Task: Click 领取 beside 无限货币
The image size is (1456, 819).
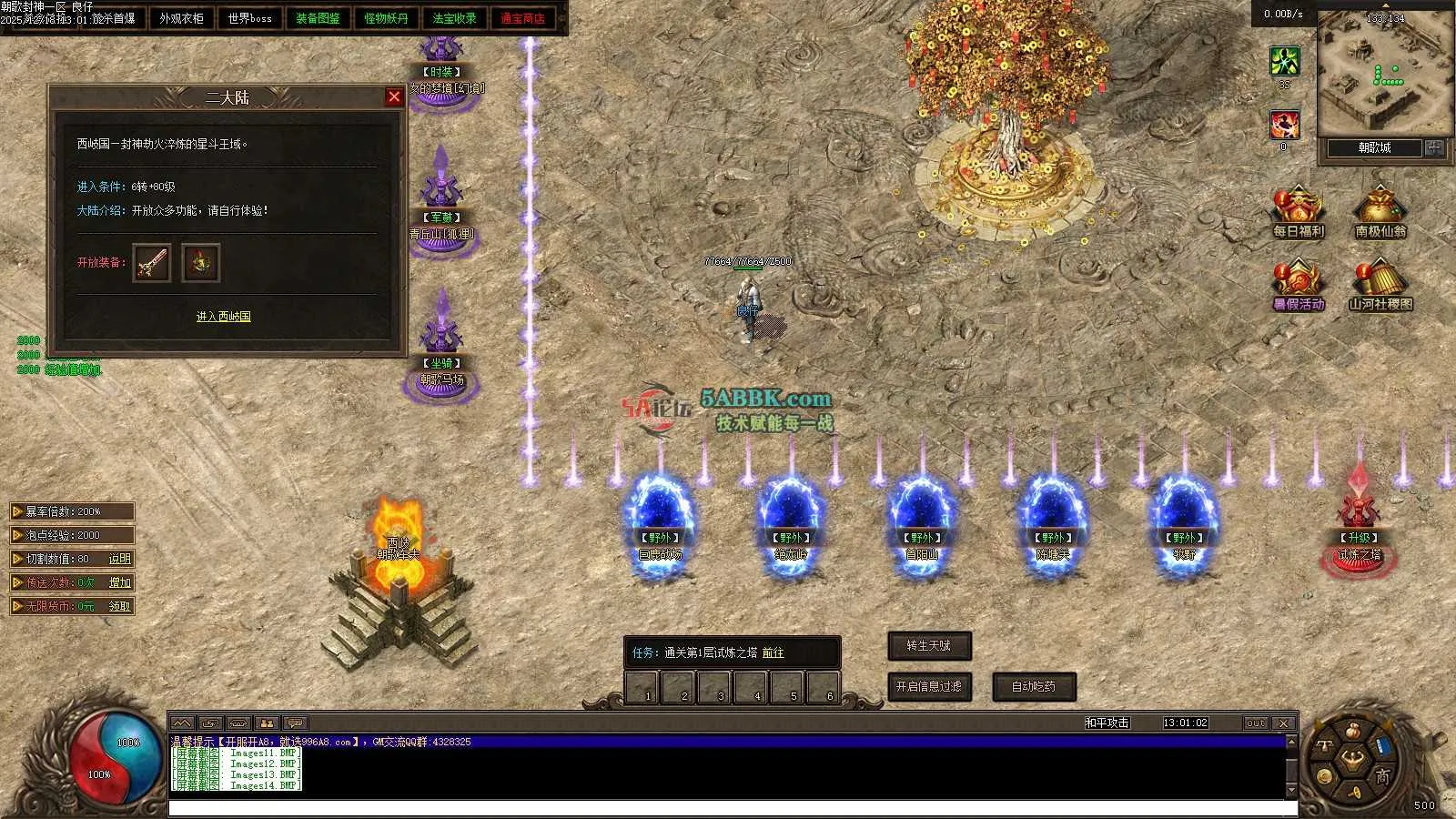Action: click(x=119, y=606)
